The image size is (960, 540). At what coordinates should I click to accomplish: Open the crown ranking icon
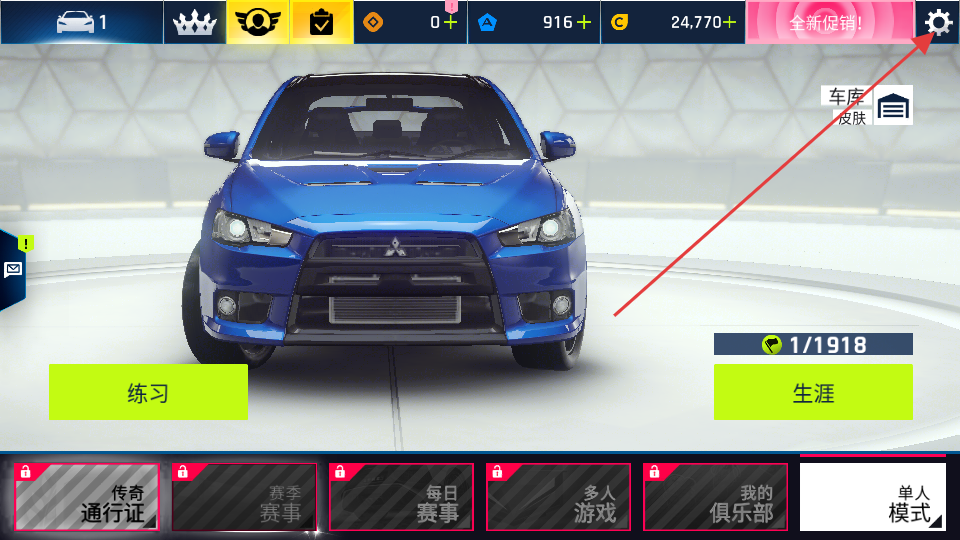pos(195,22)
